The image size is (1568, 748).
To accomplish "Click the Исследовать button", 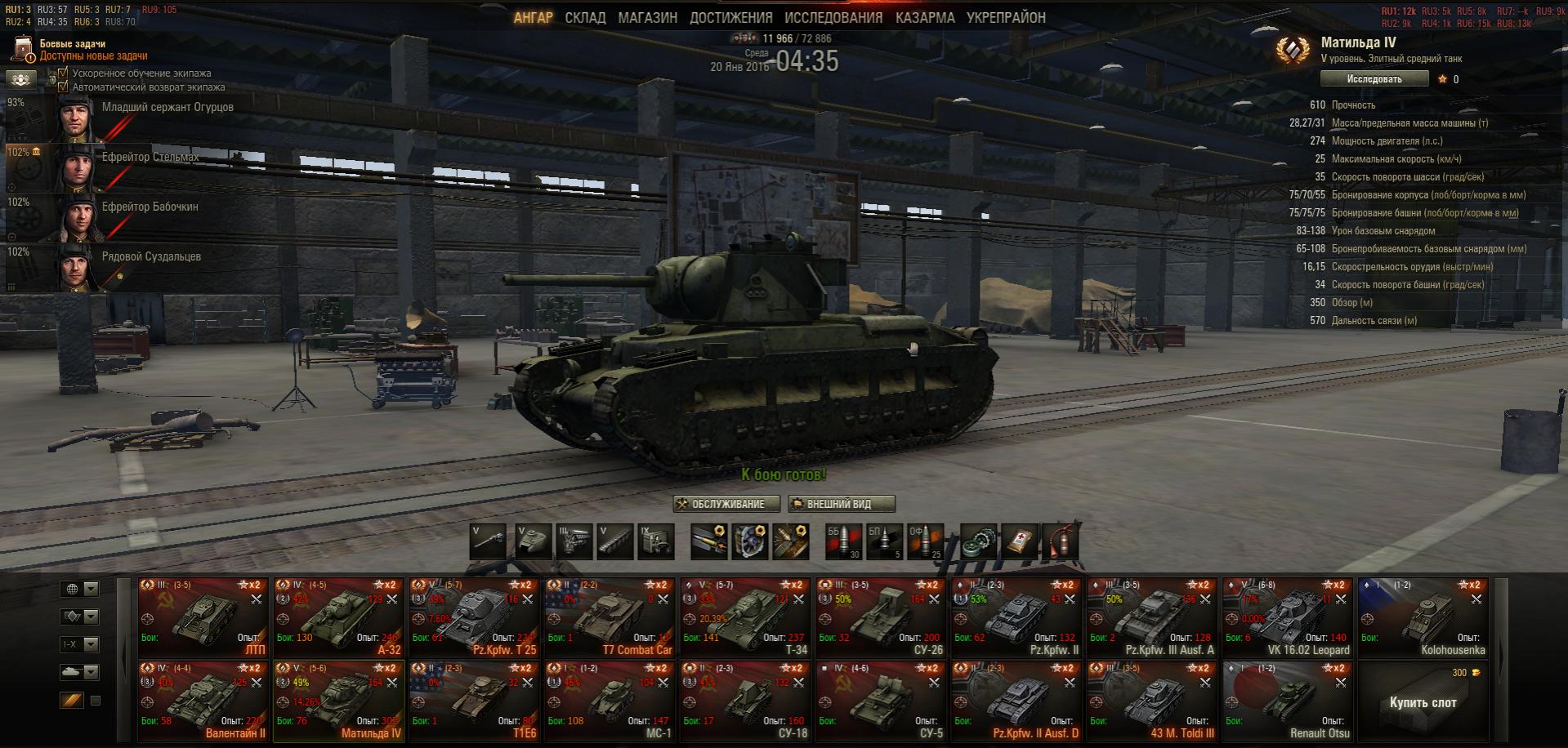I will [1374, 79].
